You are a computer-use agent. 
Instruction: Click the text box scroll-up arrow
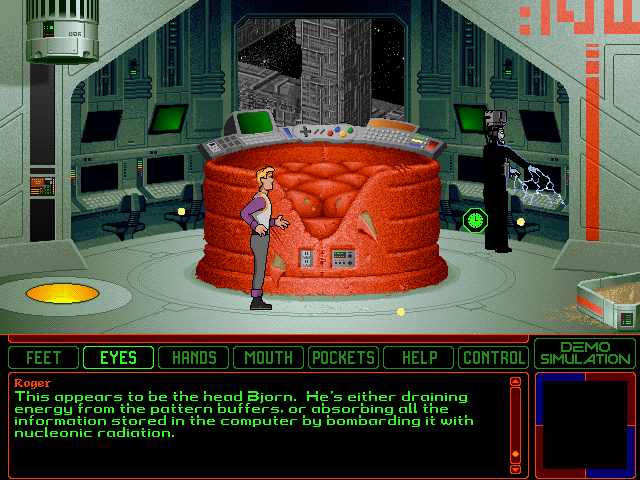[x=515, y=381]
